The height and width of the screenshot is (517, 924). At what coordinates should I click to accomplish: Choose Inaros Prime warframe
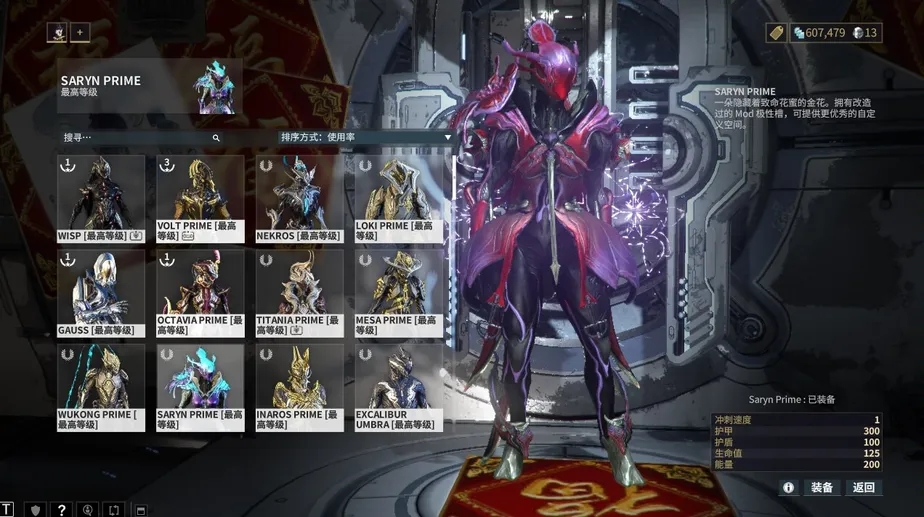pyautogui.click(x=299, y=387)
